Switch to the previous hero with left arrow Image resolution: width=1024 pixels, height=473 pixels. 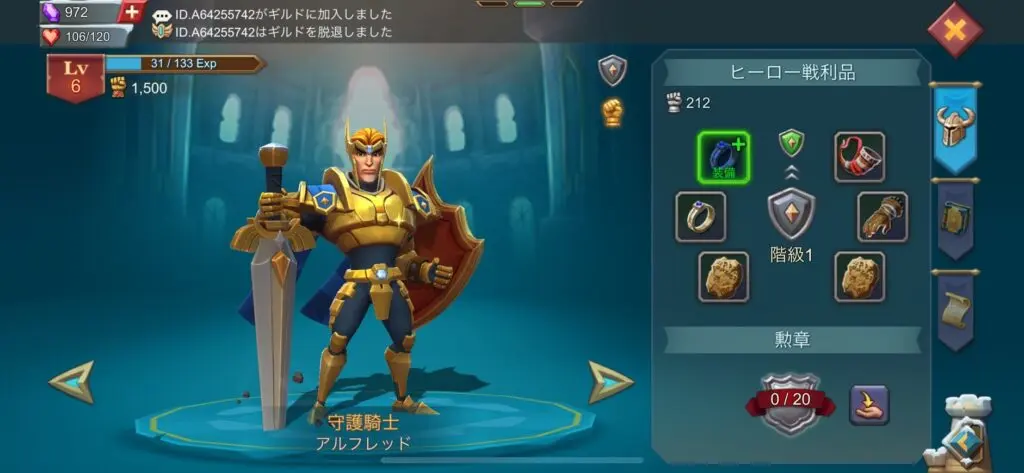[x=72, y=382]
